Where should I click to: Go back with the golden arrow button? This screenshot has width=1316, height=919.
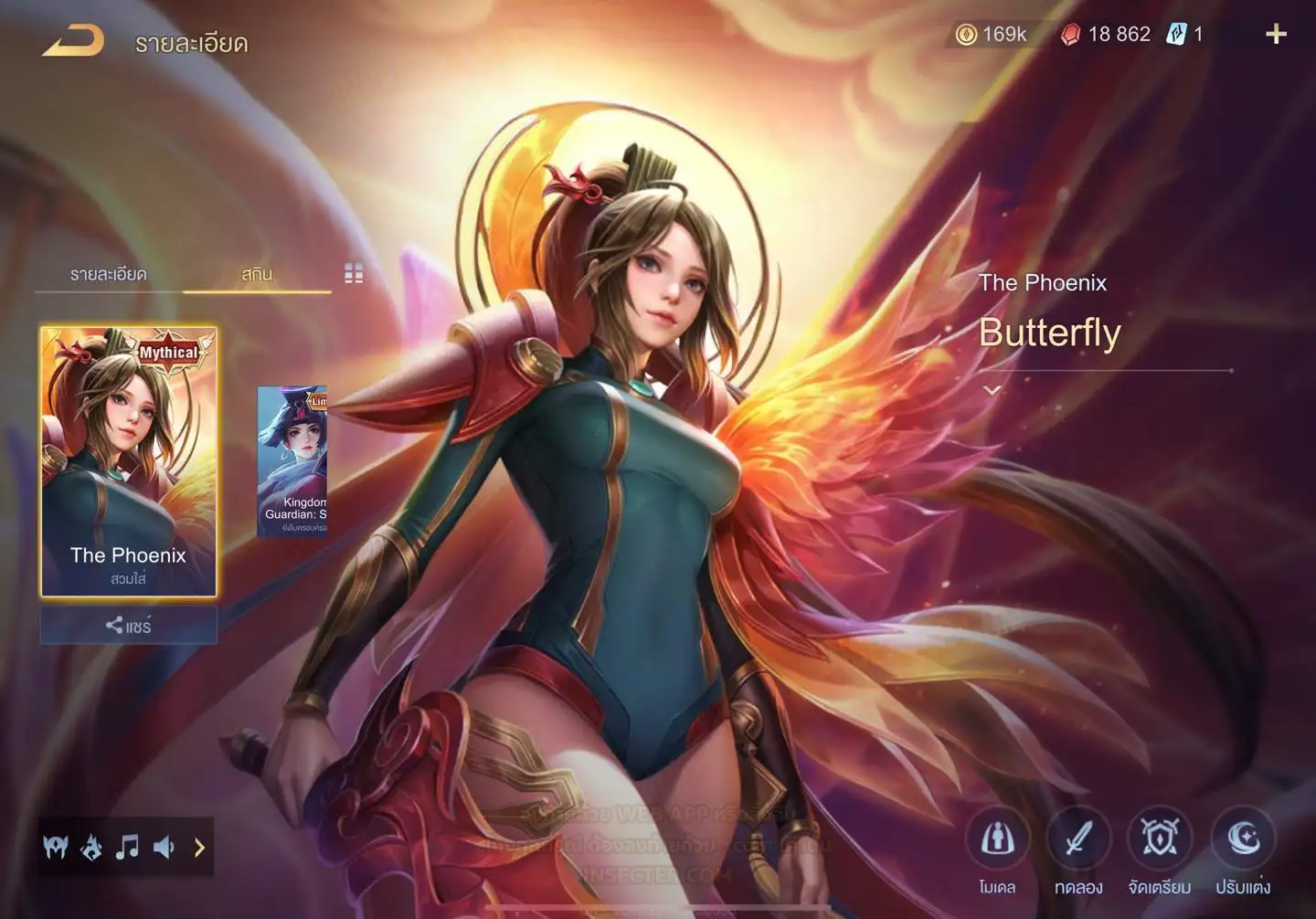73,41
